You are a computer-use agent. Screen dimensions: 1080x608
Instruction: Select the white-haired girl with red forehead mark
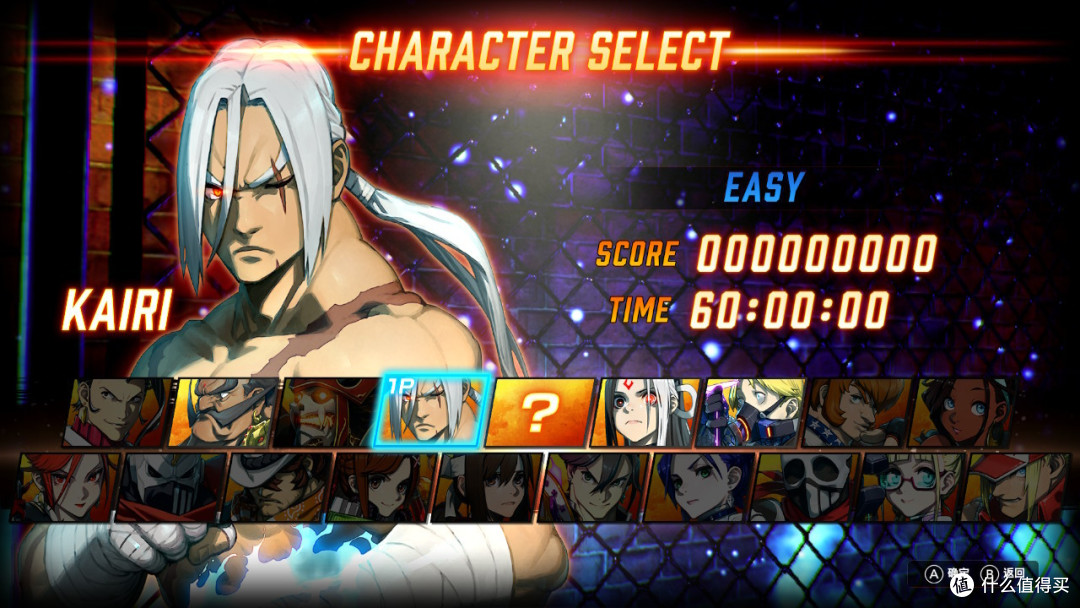pyautogui.click(x=644, y=411)
